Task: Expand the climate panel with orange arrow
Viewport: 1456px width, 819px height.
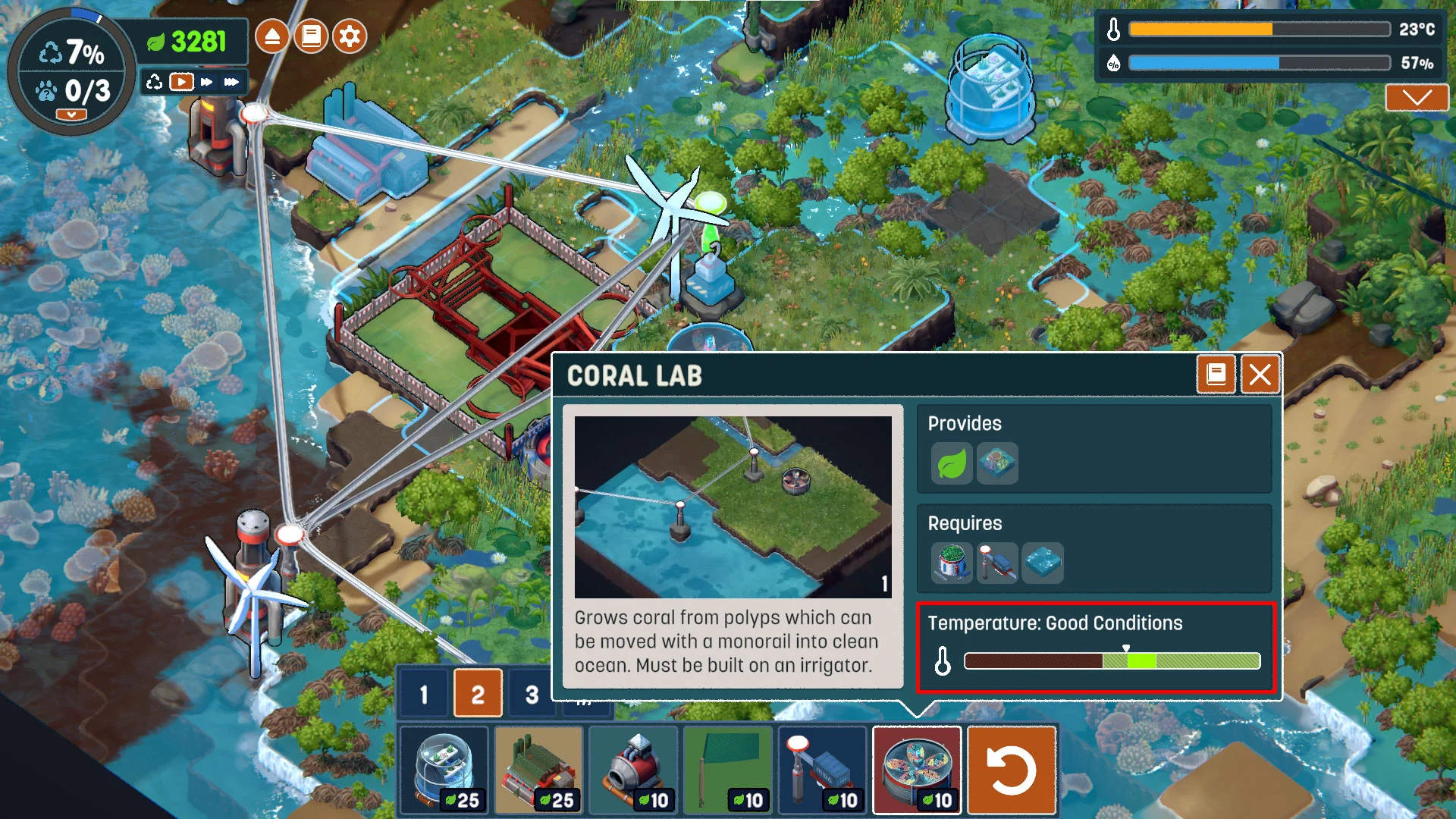Action: pos(1417,98)
